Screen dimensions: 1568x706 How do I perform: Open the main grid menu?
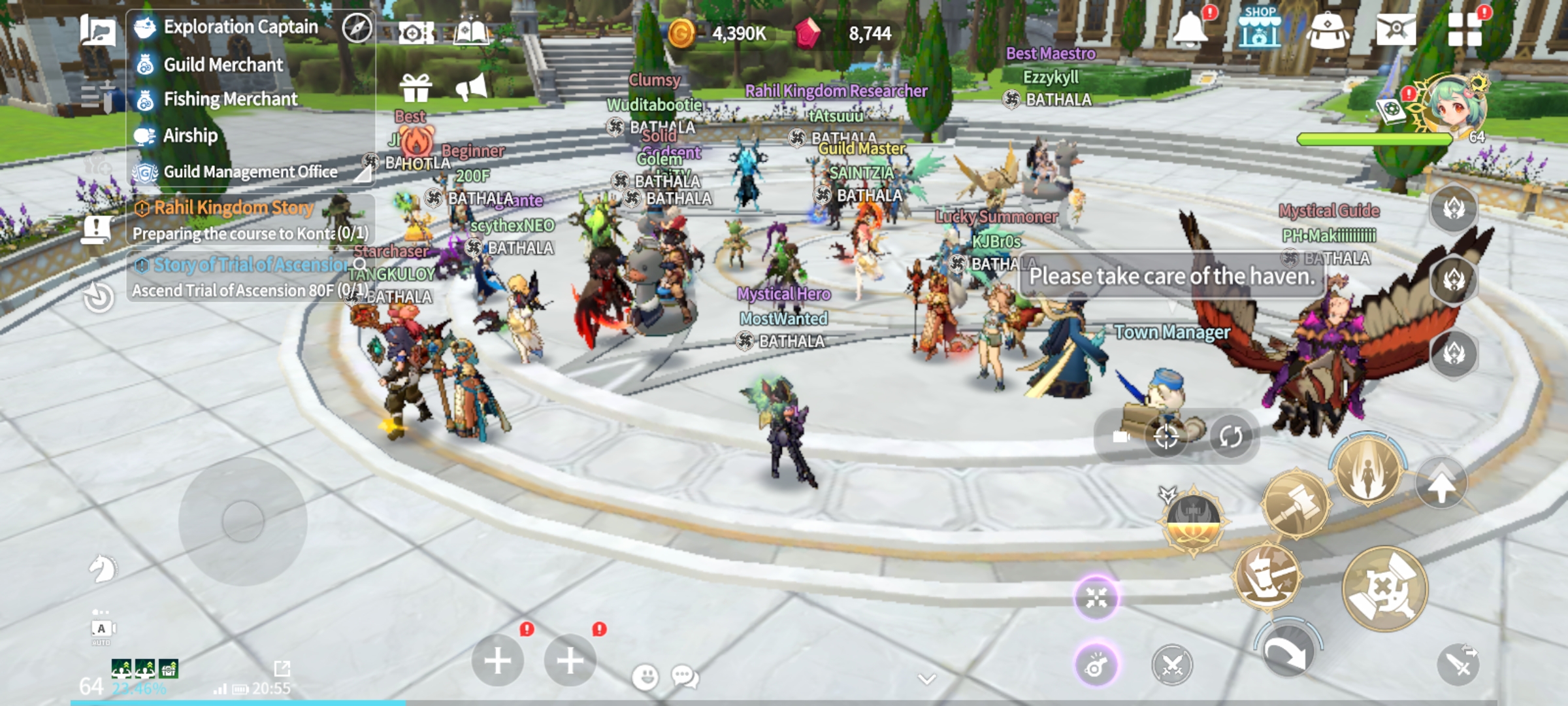[x=1464, y=30]
